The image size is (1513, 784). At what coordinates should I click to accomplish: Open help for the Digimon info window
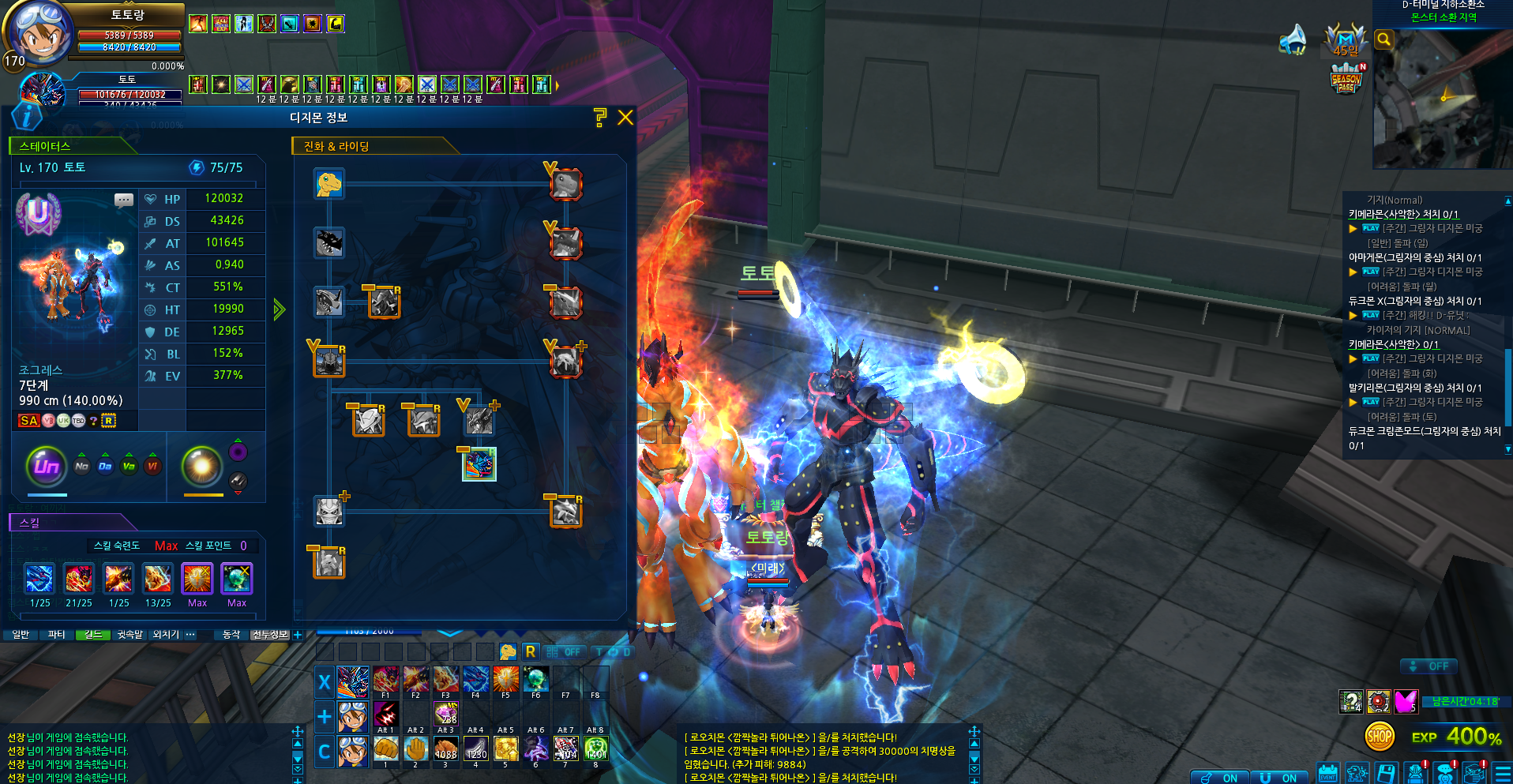[600, 118]
